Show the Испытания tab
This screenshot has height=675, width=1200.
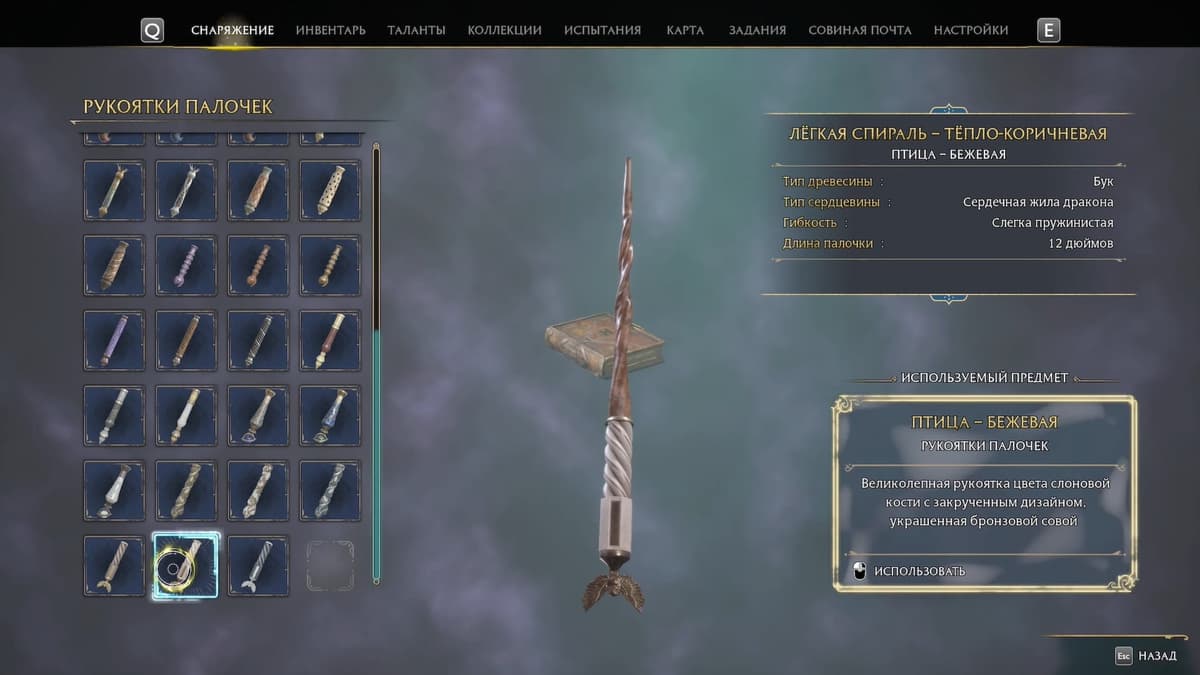pos(602,30)
